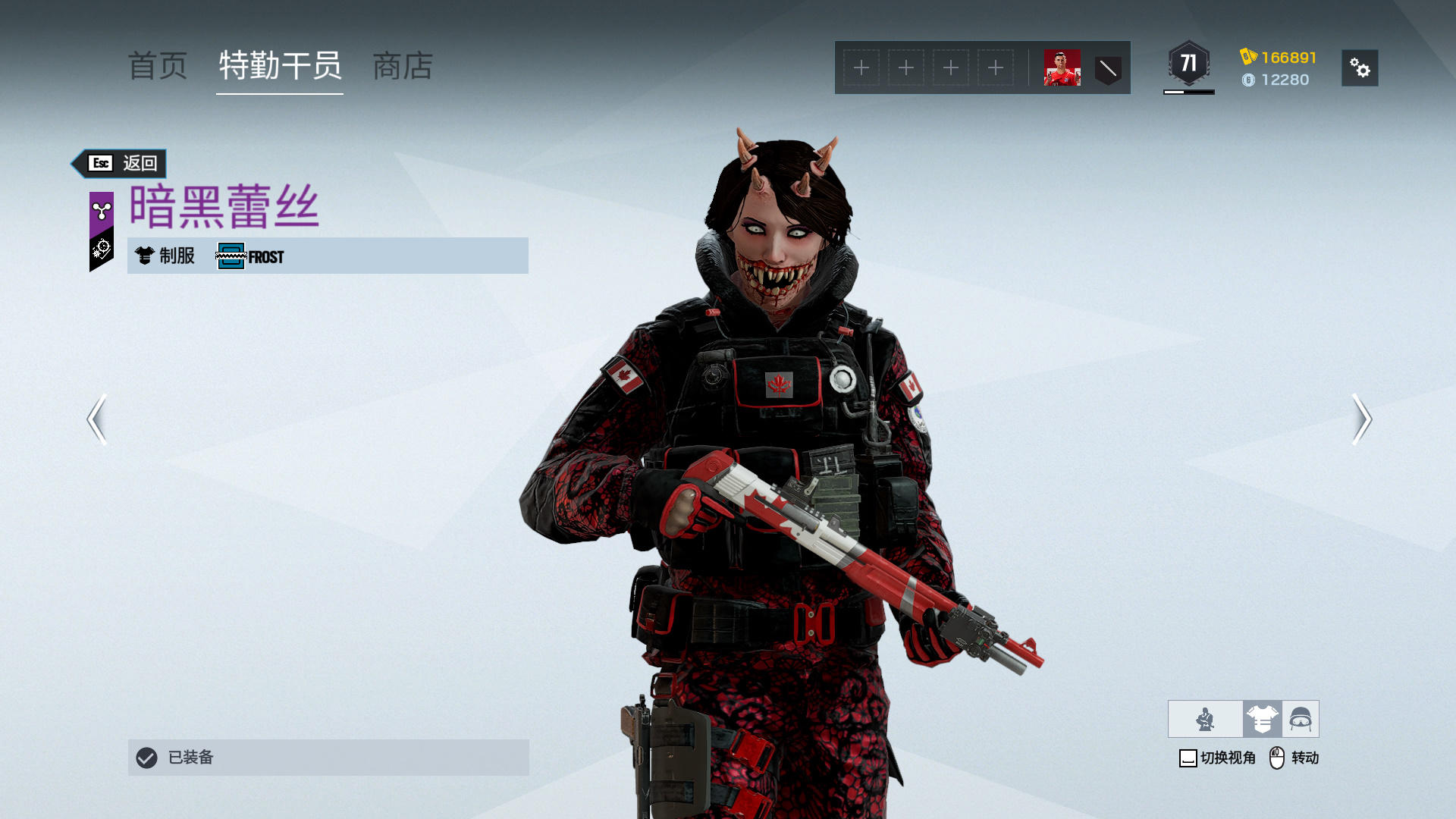Open the player avatar in the squad bar
This screenshot has width=1456, height=819.
coord(1062,68)
